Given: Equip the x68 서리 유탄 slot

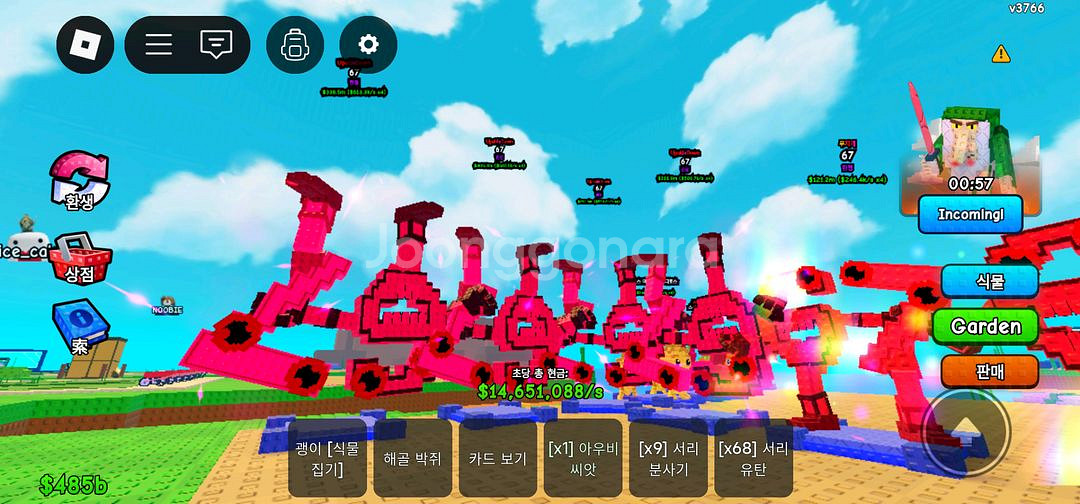Looking at the screenshot, I should tap(754, 458).
